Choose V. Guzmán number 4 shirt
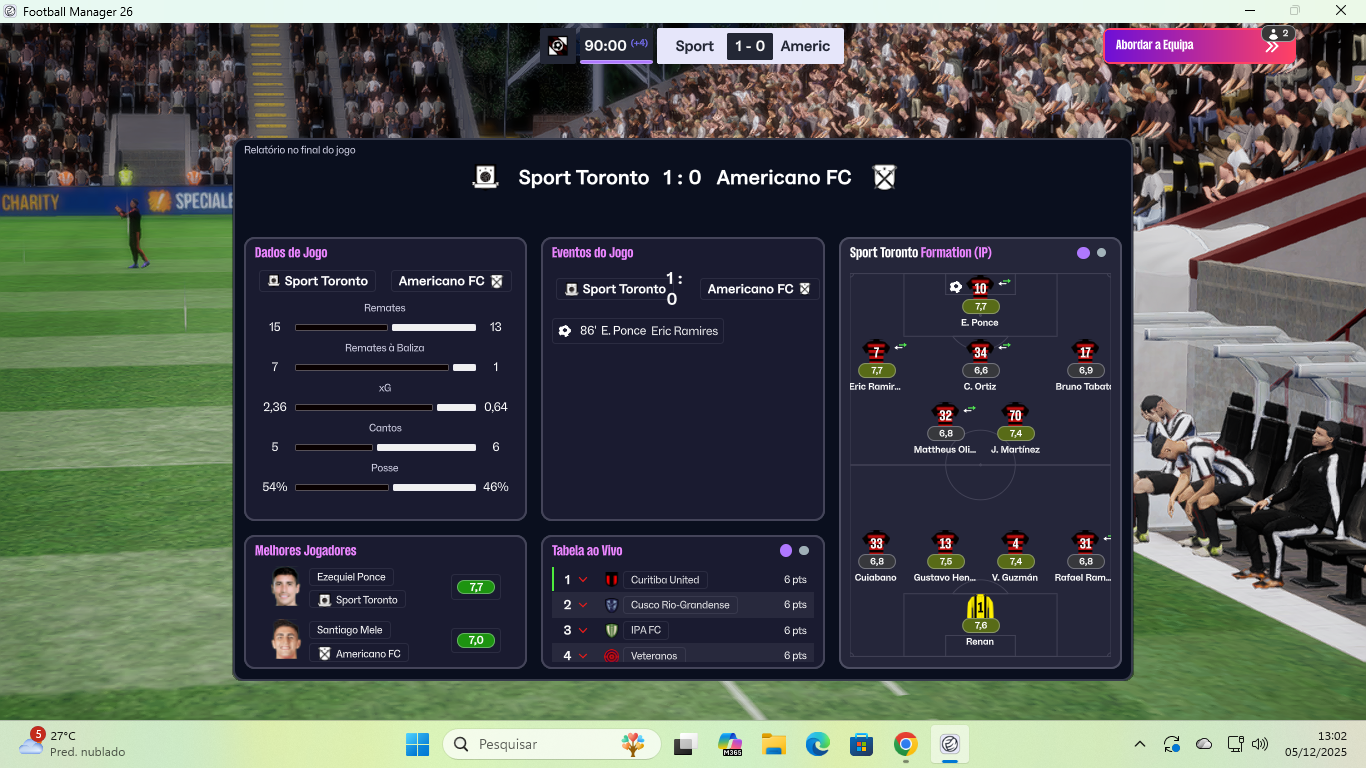This screenshot has height=768, width=1366. 1015,543
